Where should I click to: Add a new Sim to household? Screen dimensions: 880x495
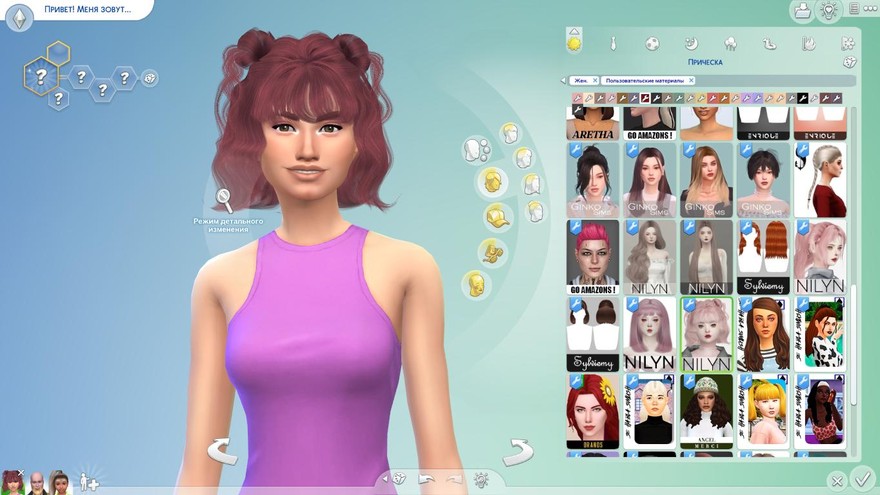click(88, 480)
